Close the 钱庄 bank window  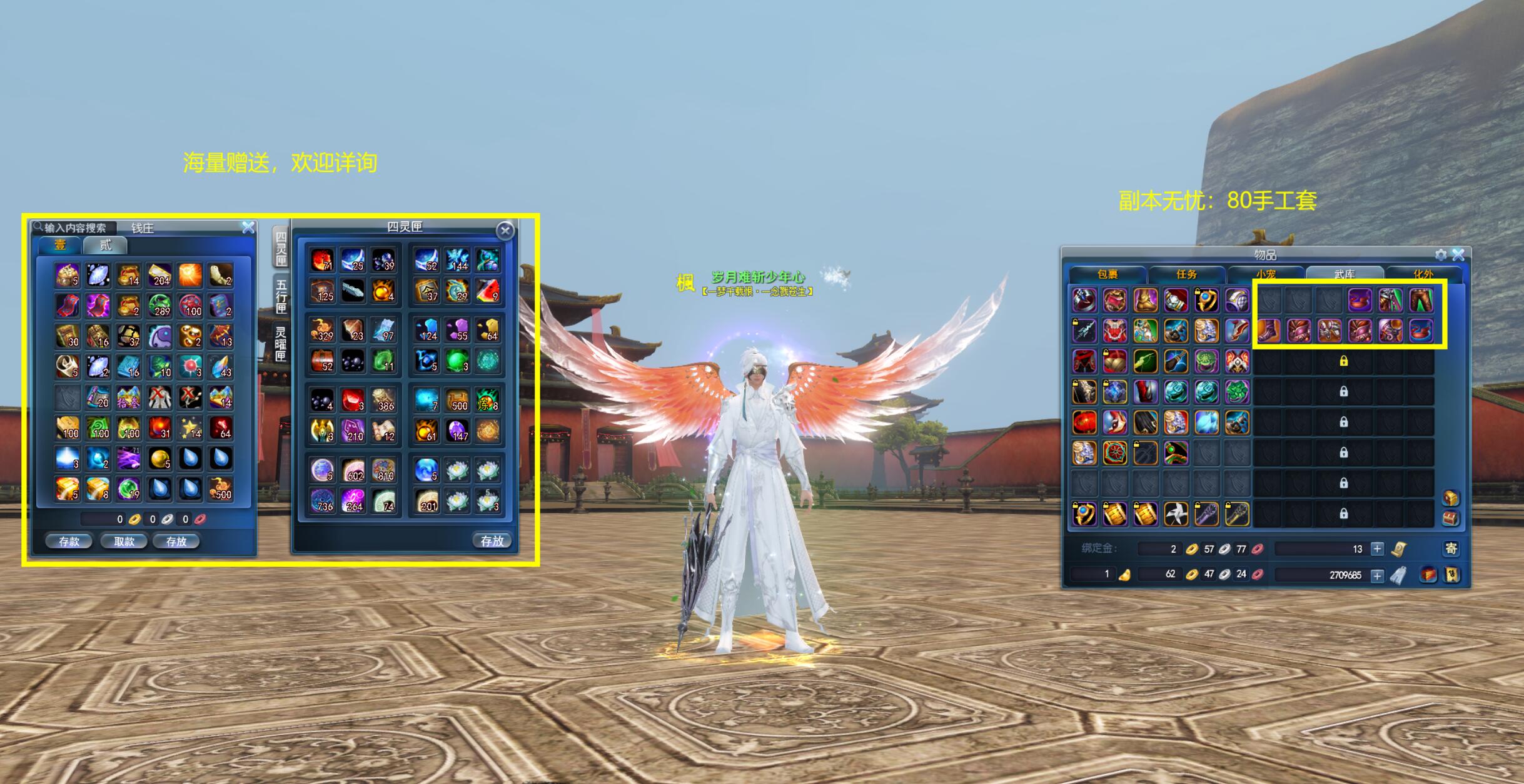pyautogui.click(x=248, y=228)
